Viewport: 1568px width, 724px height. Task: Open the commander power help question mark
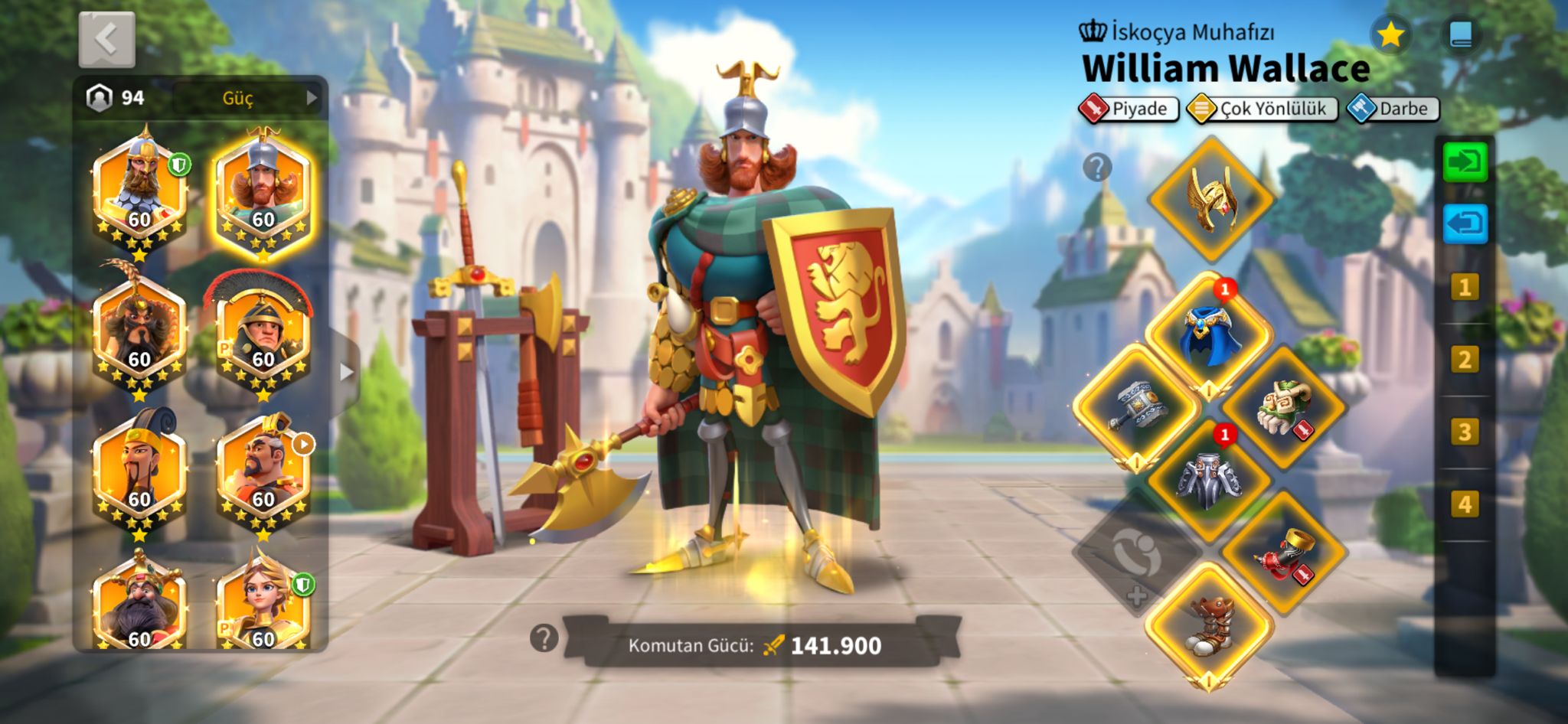[x=544, y=638]
